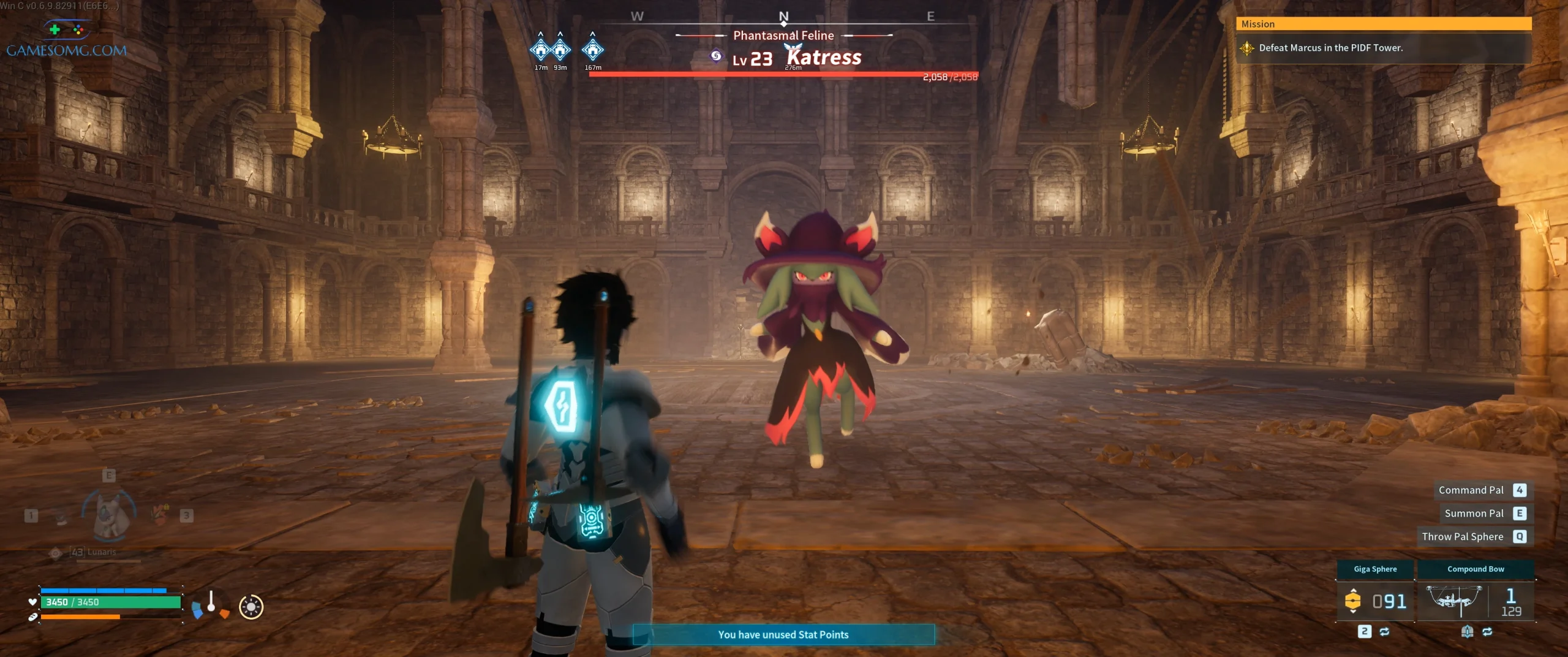Select the Giga Sphere slot header label

(x=1376, y=569)
